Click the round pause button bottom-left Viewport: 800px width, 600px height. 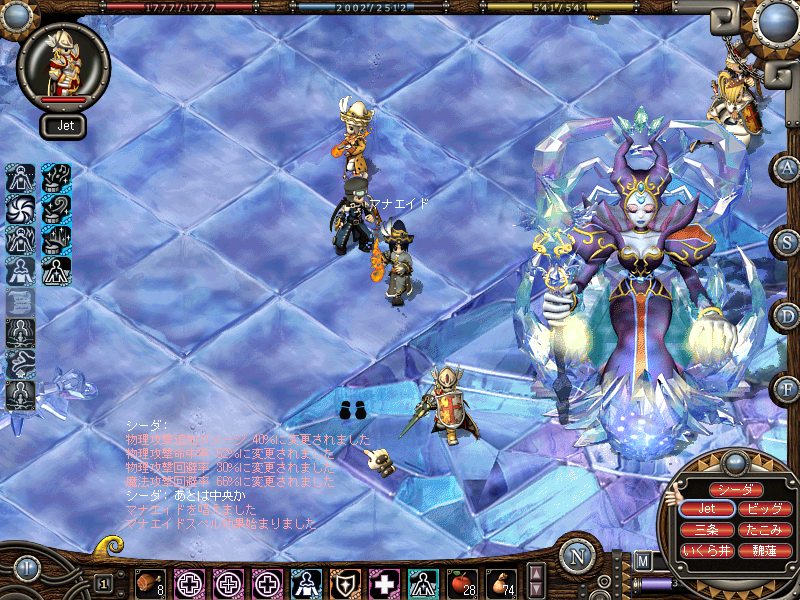tap(25, 569)
